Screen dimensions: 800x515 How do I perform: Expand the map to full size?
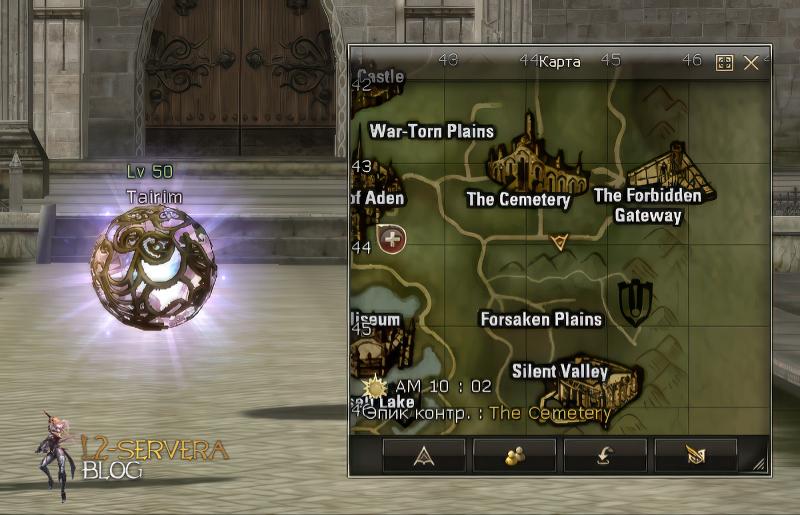tap(725, 63)
